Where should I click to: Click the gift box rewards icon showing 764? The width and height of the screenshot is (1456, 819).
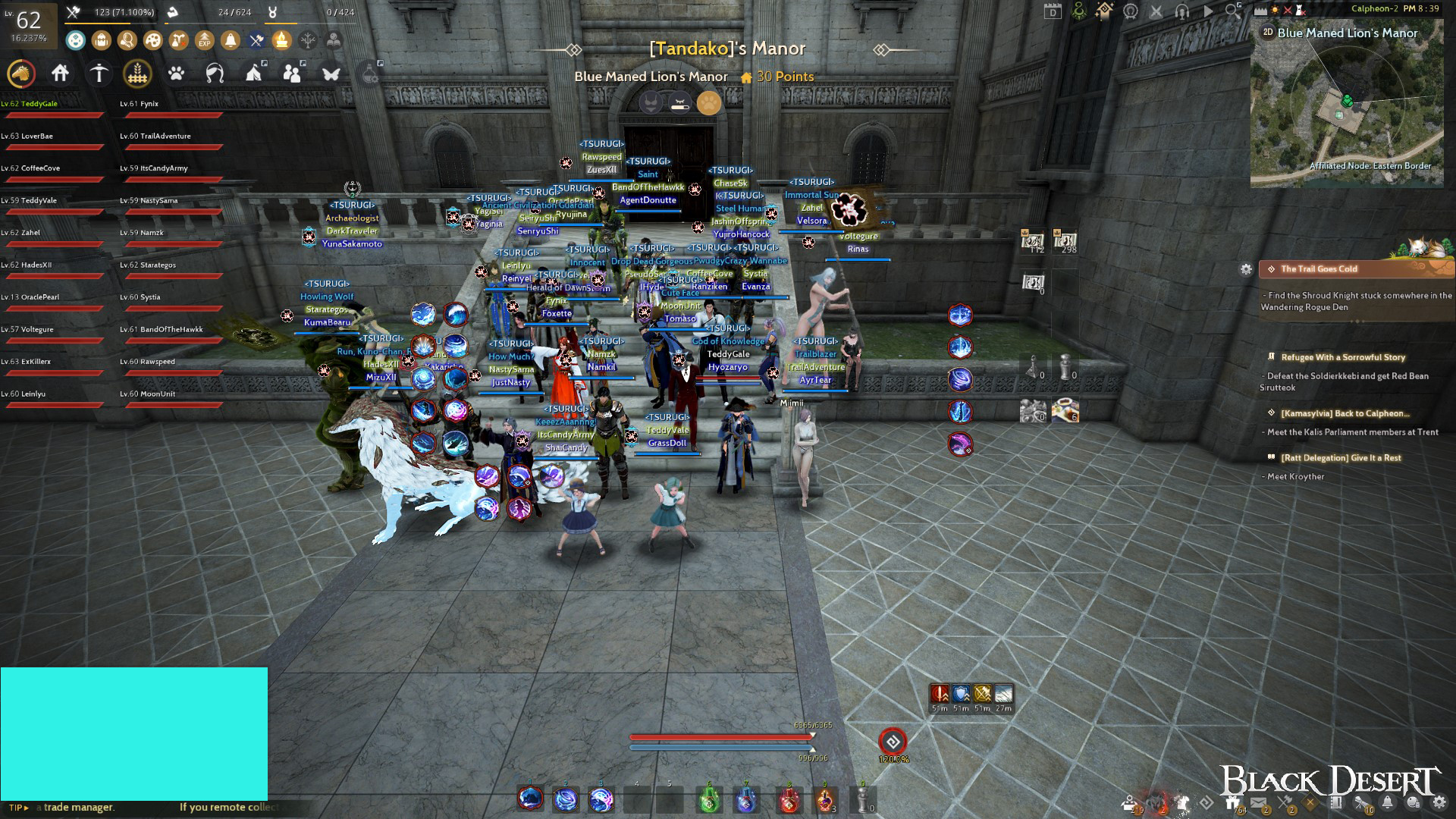[x=1234, y=801]
